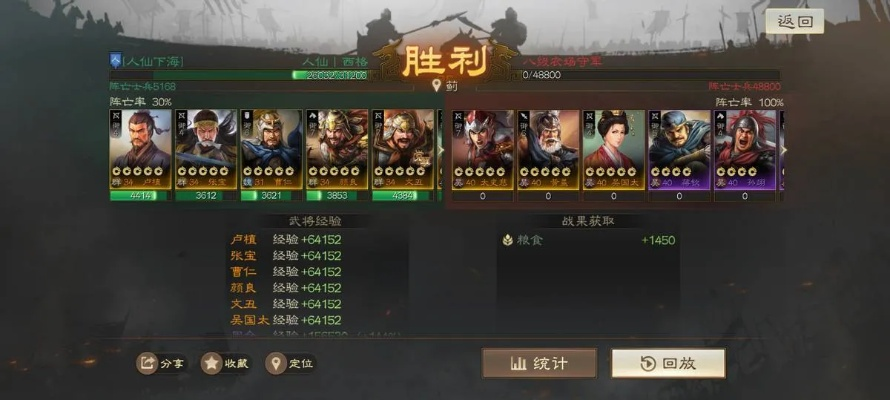The image size is (890, 400).
Task: Watch the 回放 battle replay
Action: 668,363
